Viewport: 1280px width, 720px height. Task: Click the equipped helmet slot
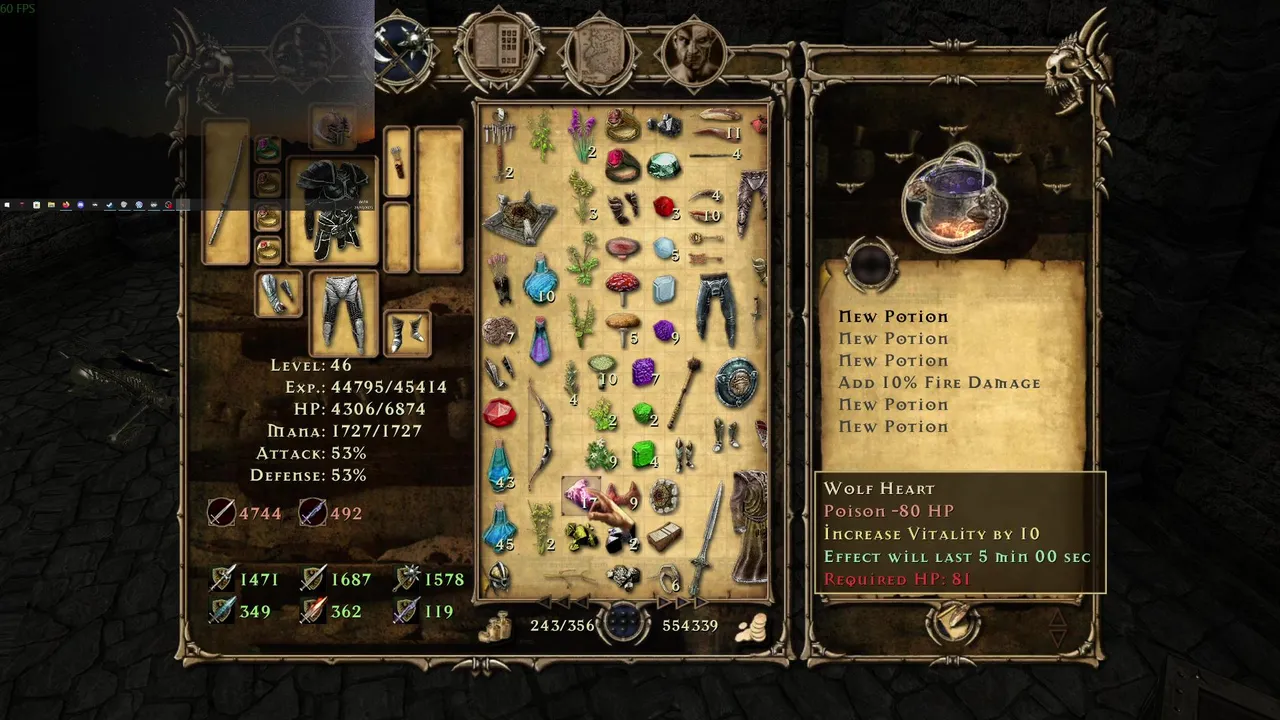[x=332, y=129]
